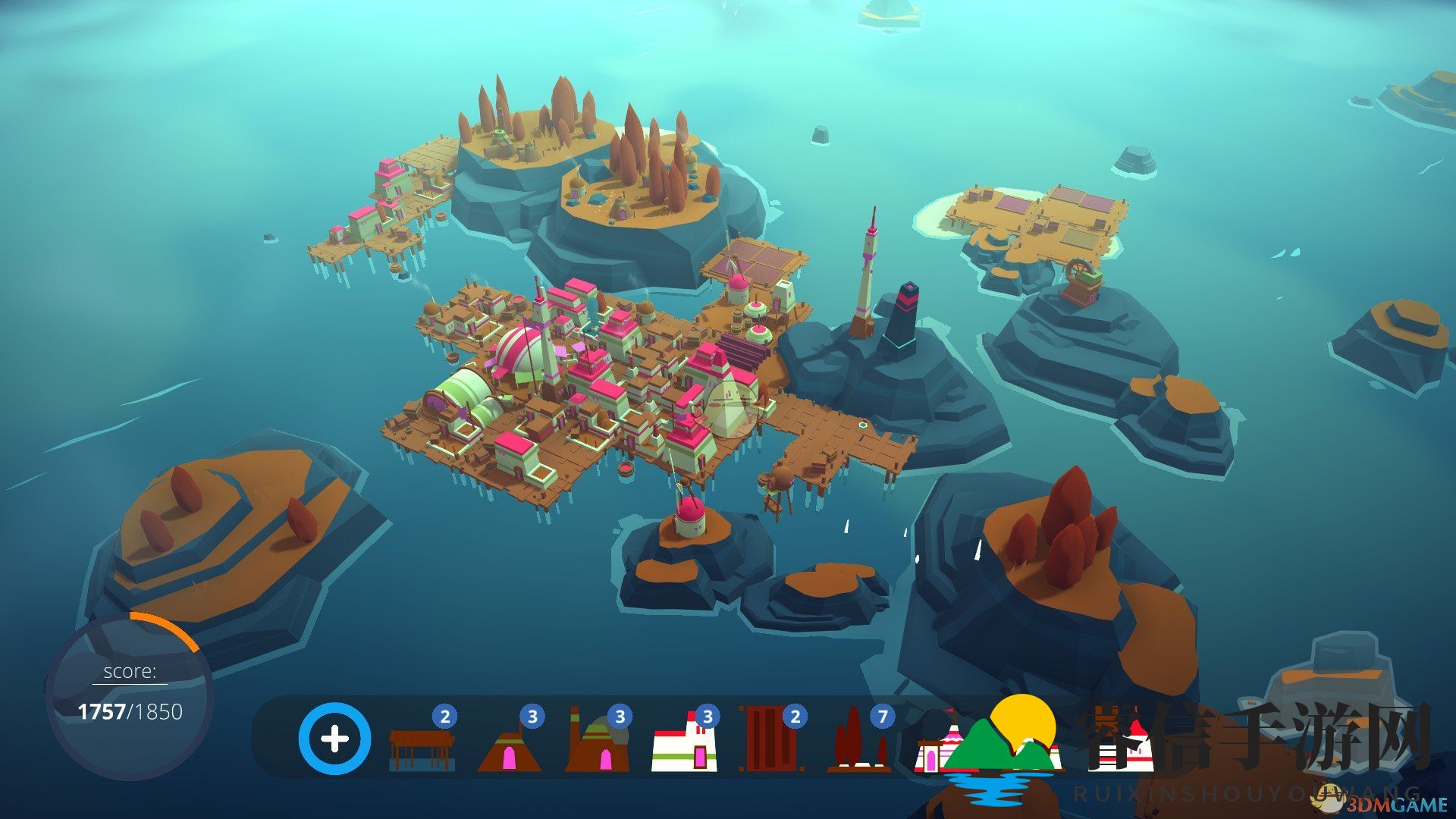Viewport: 1456px width, 819px height.
Task: Click the blue plus new-buildings button
Action: point(334,739)
